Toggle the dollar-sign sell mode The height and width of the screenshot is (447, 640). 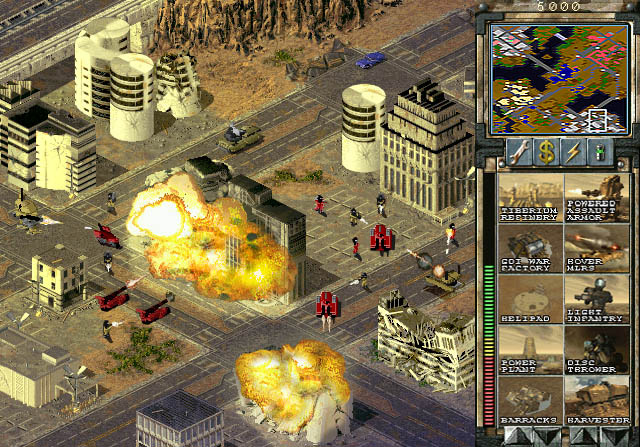point(547,153)
